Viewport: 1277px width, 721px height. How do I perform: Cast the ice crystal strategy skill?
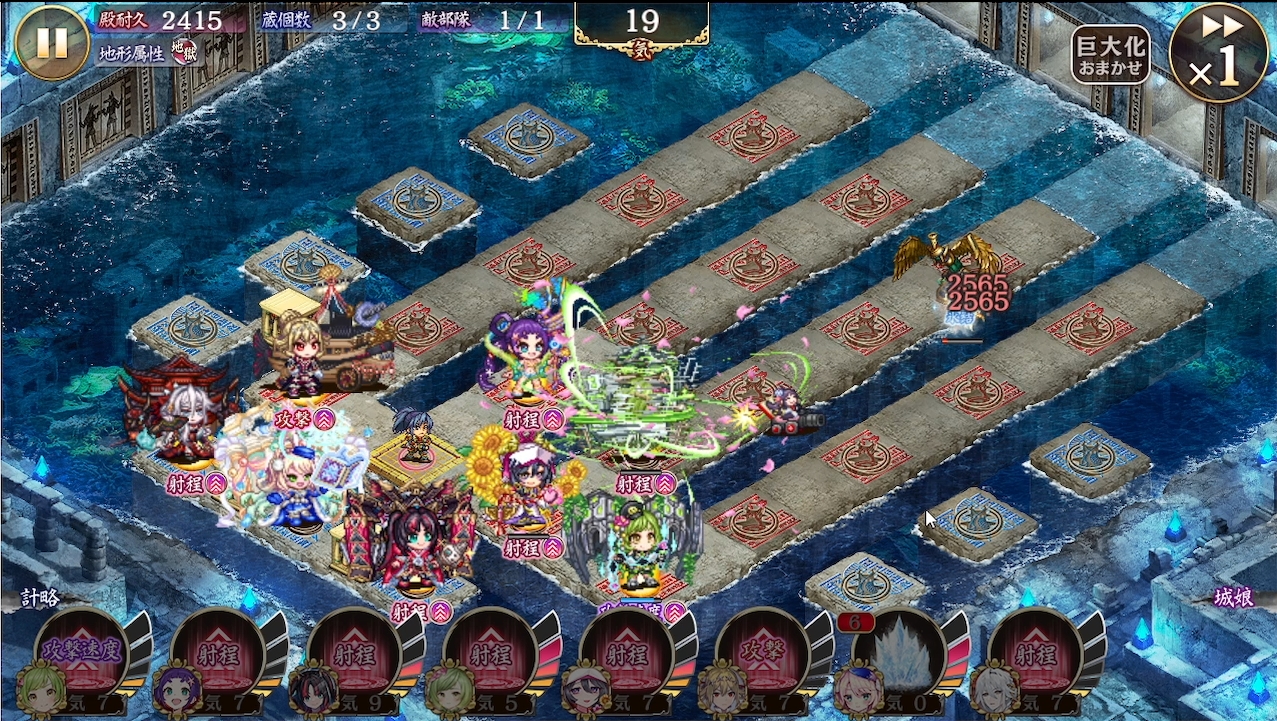(899, 655)
